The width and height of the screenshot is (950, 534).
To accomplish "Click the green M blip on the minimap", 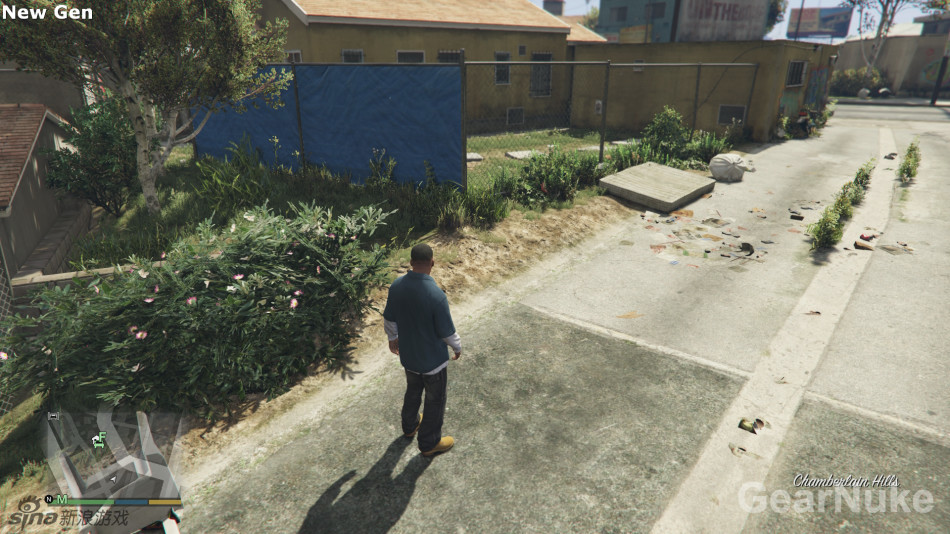I will [x=62, y=499].
